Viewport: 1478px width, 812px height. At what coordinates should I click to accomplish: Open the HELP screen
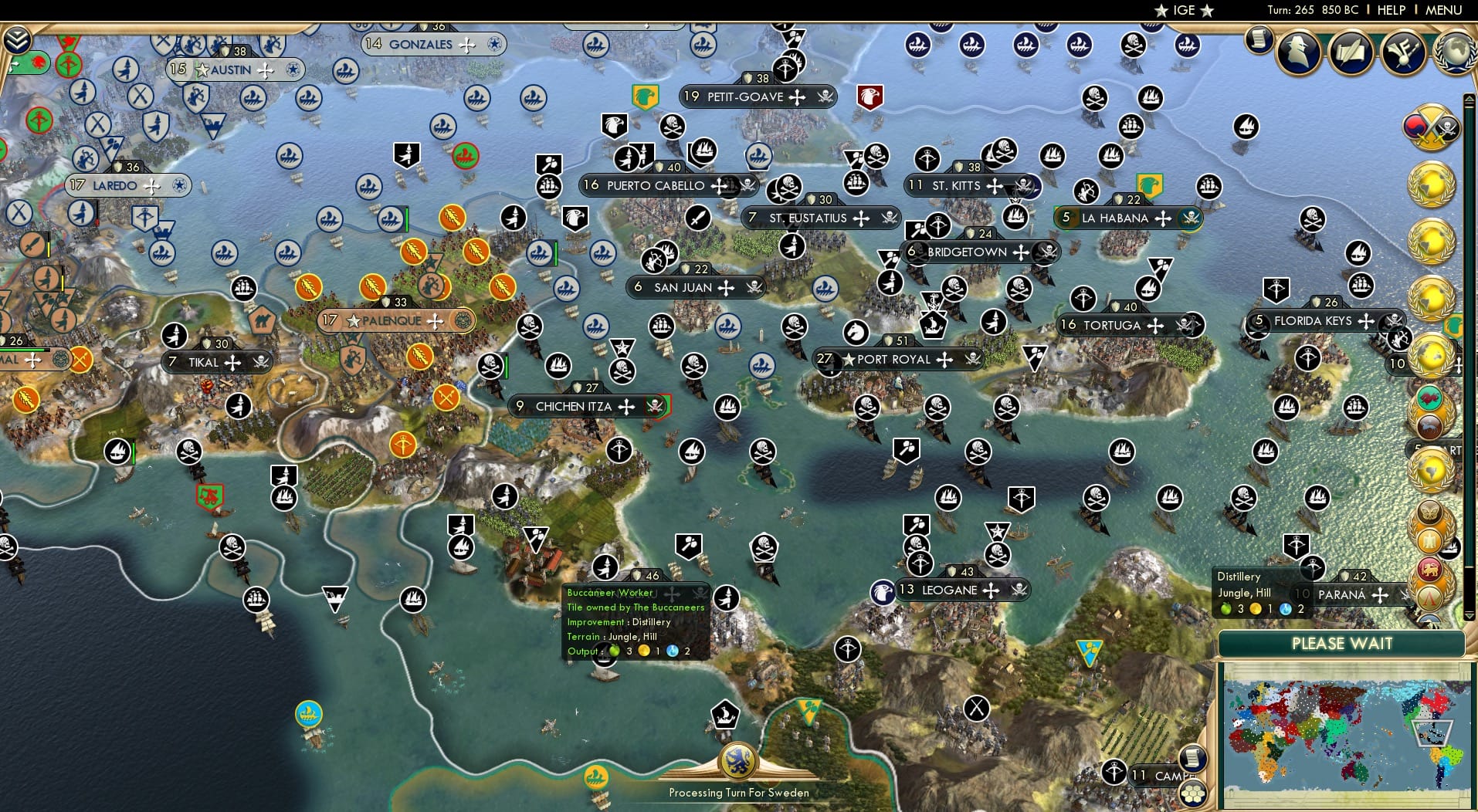tap(1390, 10)
